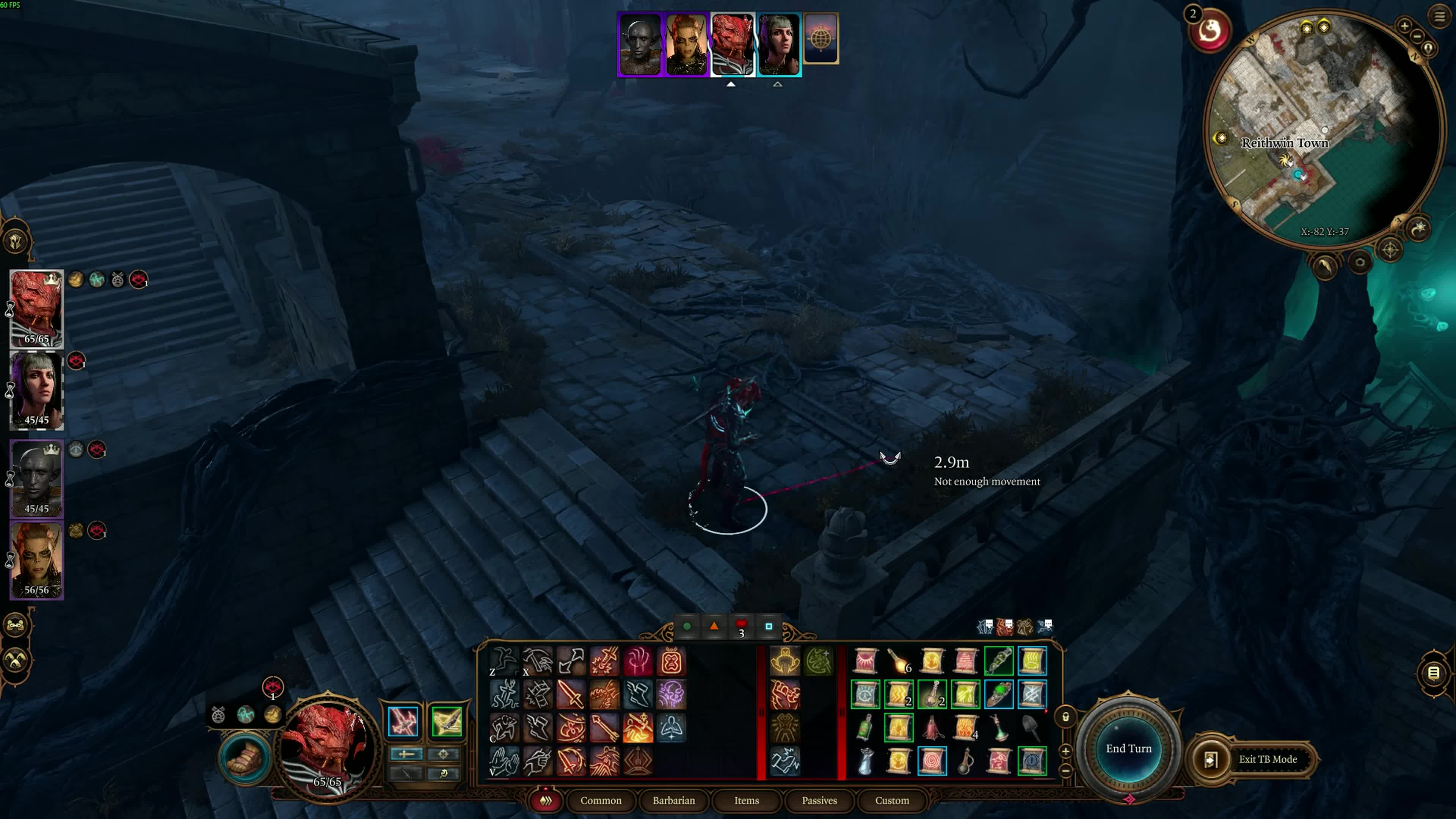Open the flurry arrows expander left of Common tab
Screen dimensions: 1456x819
tap(546, 801)
